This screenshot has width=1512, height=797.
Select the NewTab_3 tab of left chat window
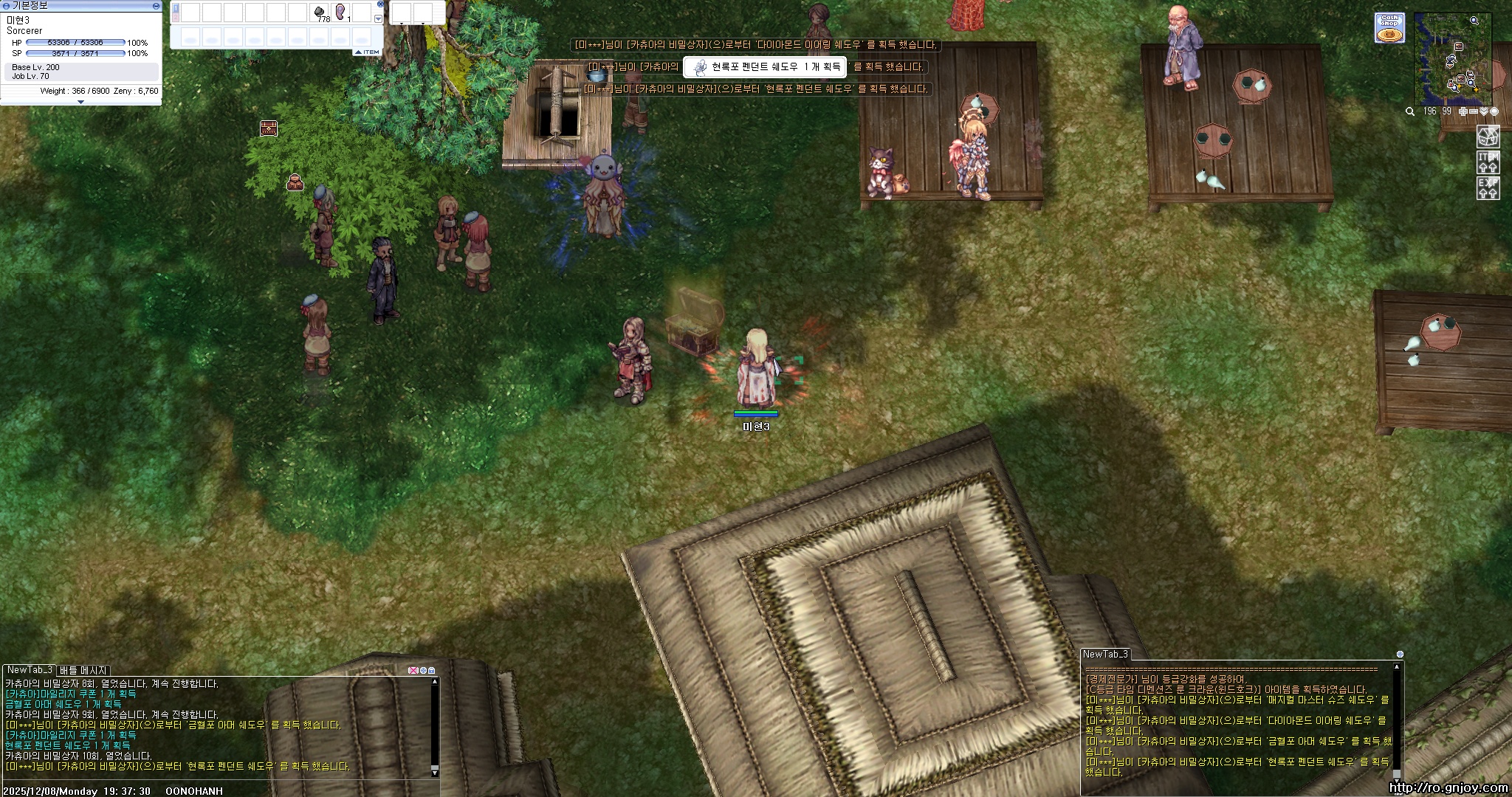click(30, 670)
